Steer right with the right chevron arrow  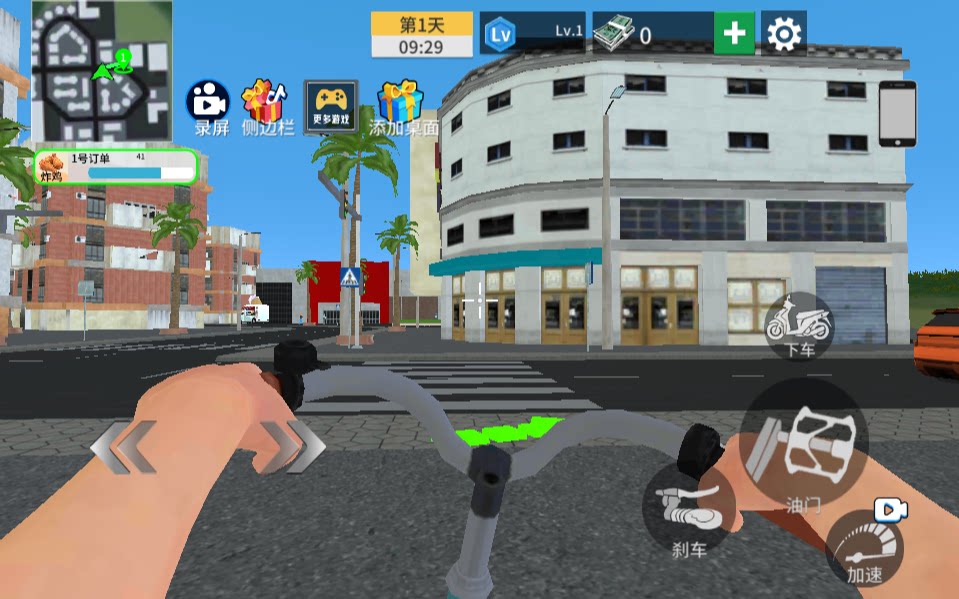click(291, 445)
